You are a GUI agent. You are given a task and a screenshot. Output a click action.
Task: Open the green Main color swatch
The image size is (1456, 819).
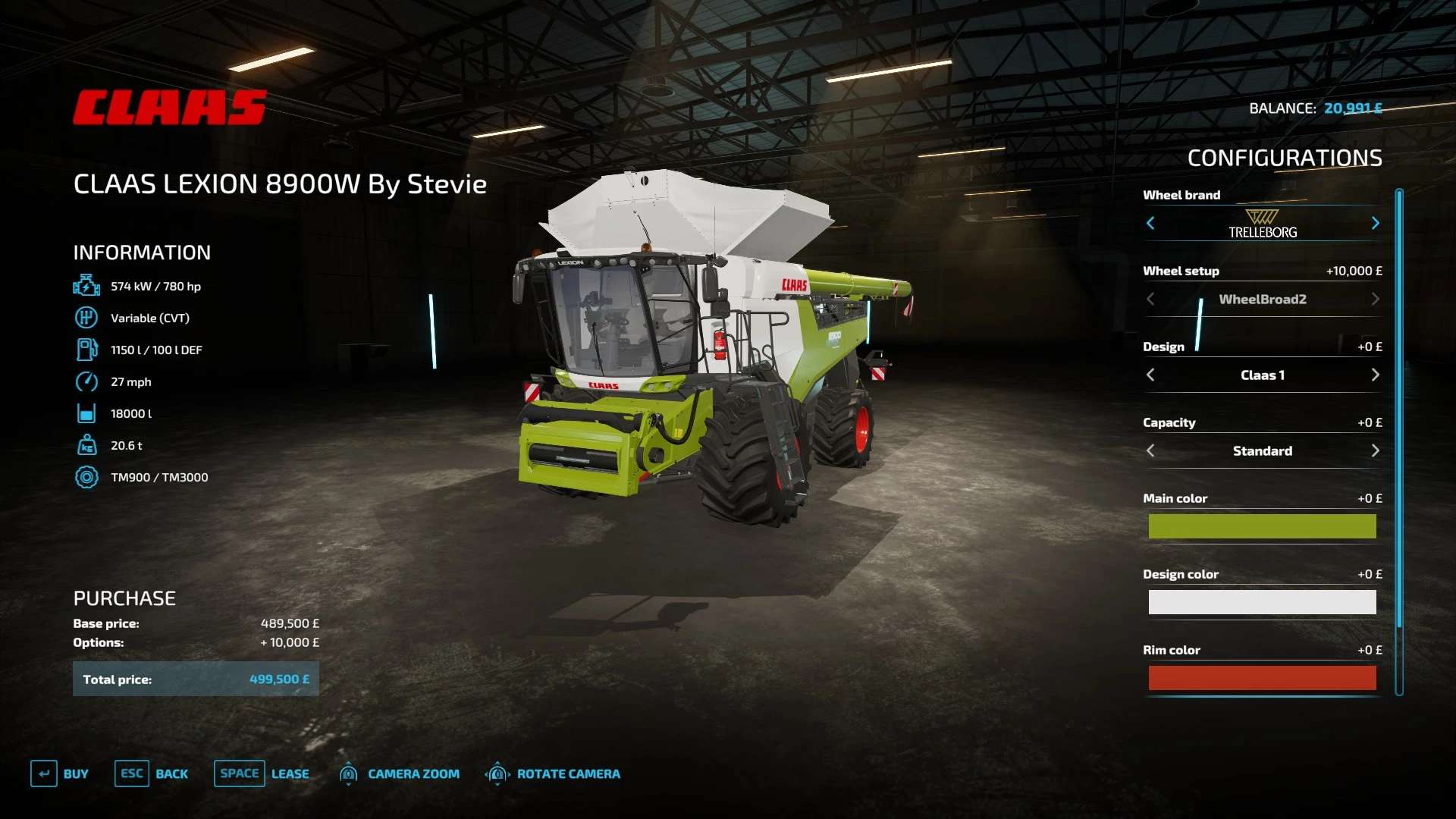(1262, 526)
